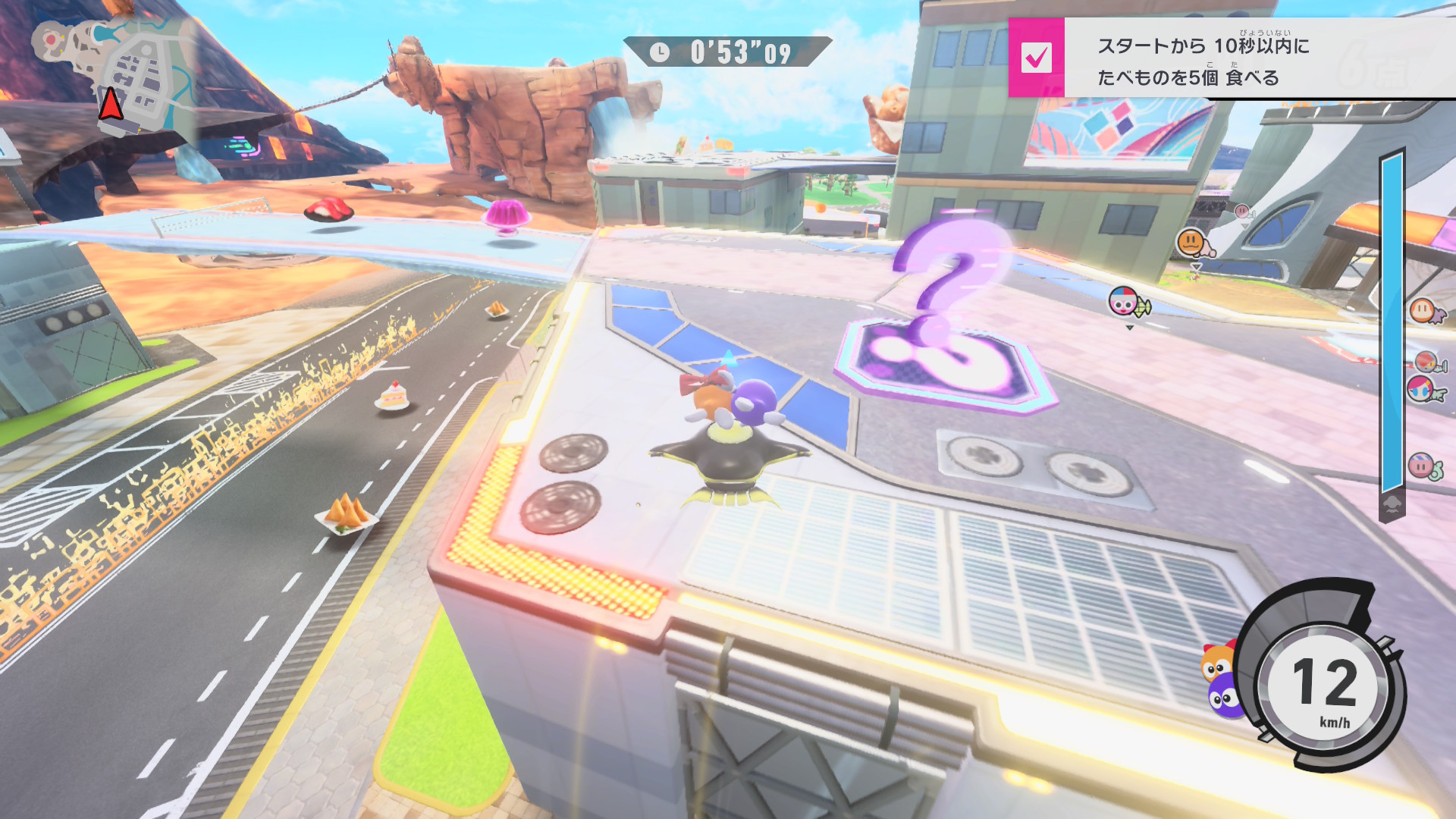The image size is (1456, 819).
Task: Click the Lololo and Lalala character icon
Action: click(x=1221, y=680)
